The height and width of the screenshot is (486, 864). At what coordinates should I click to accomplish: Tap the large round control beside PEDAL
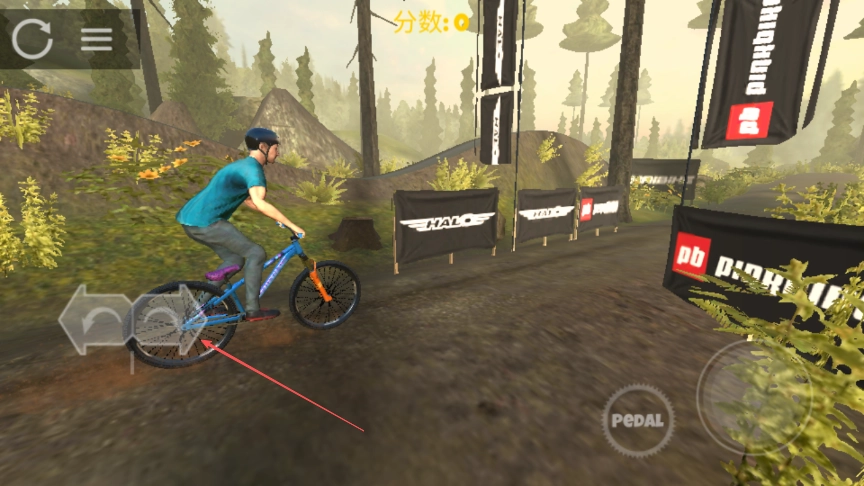[754, 397]
